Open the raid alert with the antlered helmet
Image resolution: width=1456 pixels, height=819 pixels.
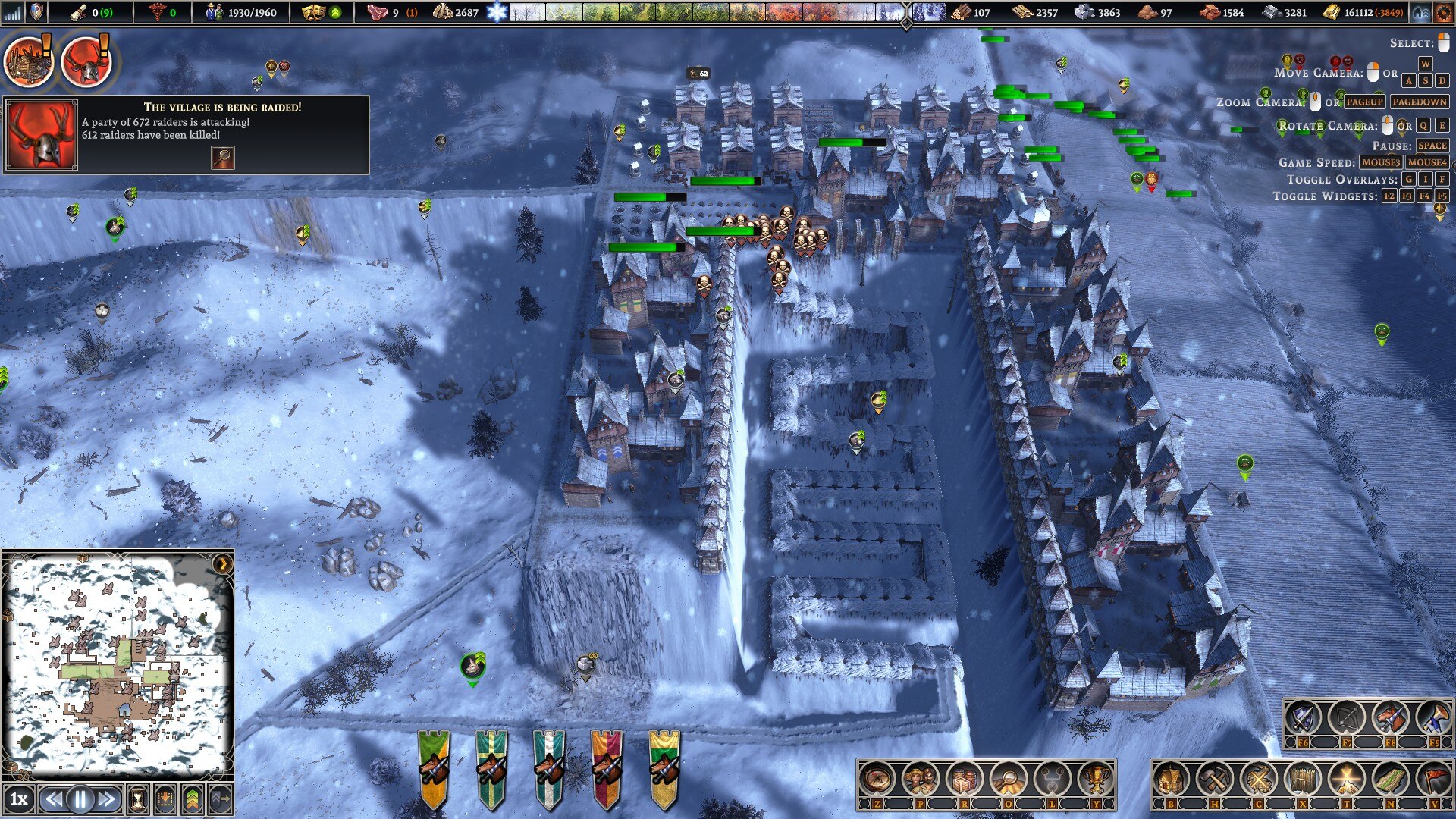[x=86, y=61]
